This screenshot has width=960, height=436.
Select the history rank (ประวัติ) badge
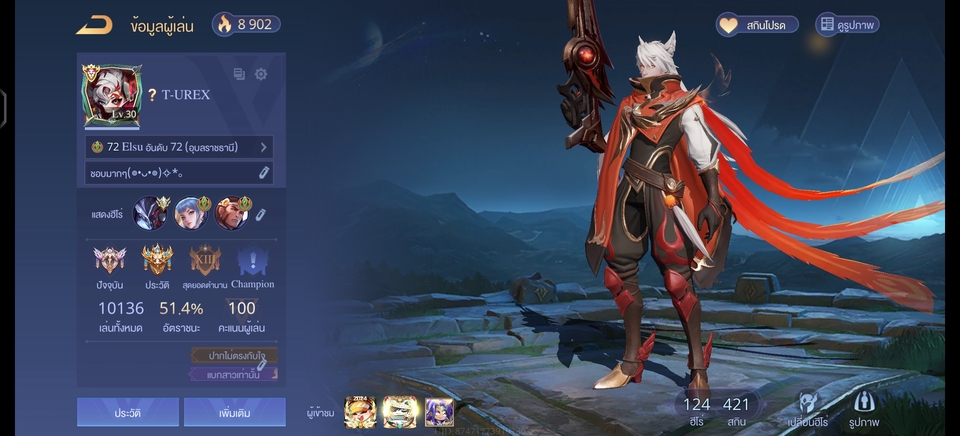click(x=157, y=265)
